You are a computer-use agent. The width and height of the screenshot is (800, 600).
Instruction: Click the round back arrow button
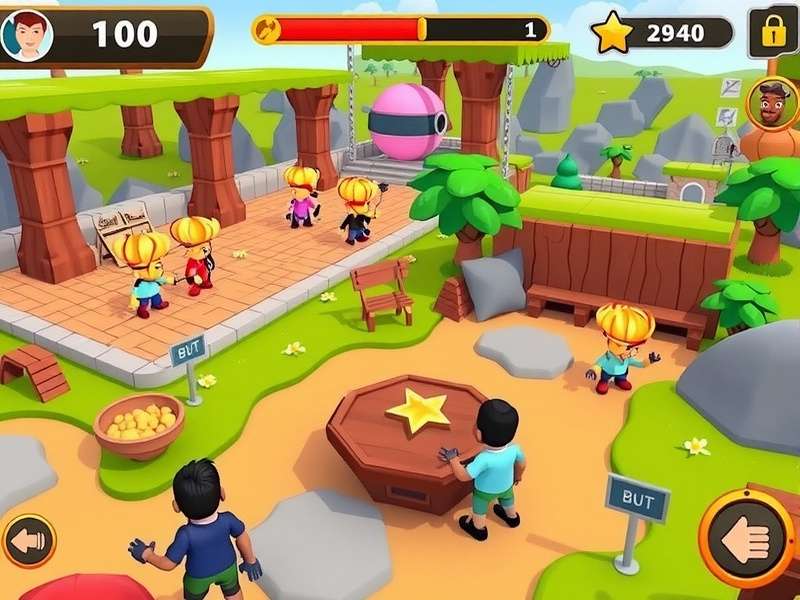(29, 541)
